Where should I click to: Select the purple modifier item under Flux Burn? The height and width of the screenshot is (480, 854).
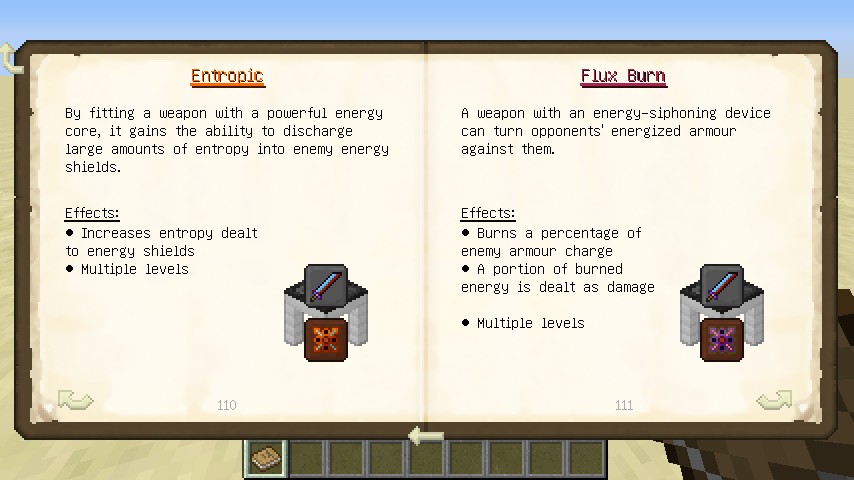[721, 340]
